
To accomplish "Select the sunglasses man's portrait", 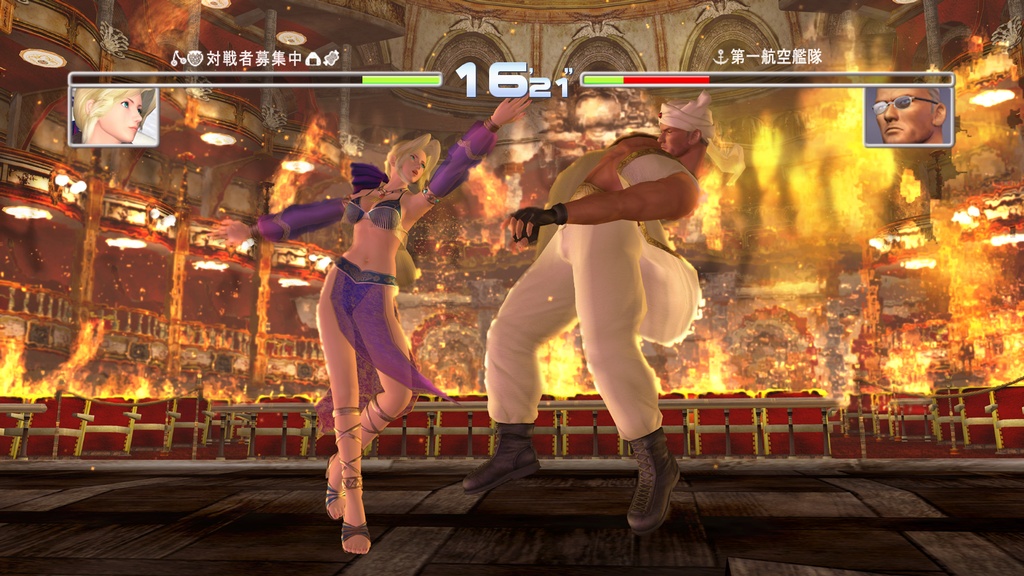I will click(908, 116).
